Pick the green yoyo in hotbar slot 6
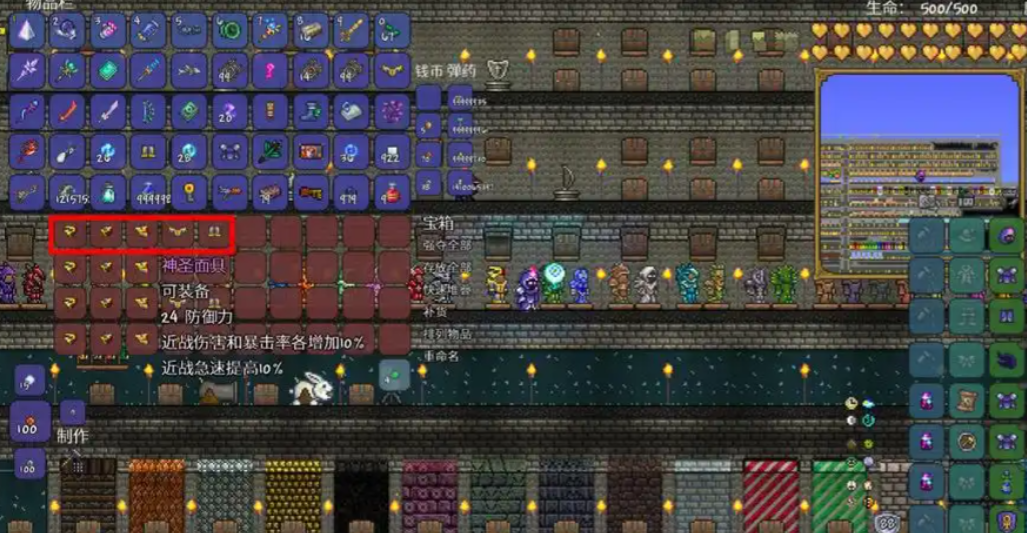This screenshot has height=533, width=1027. click(x=230, y=31)
